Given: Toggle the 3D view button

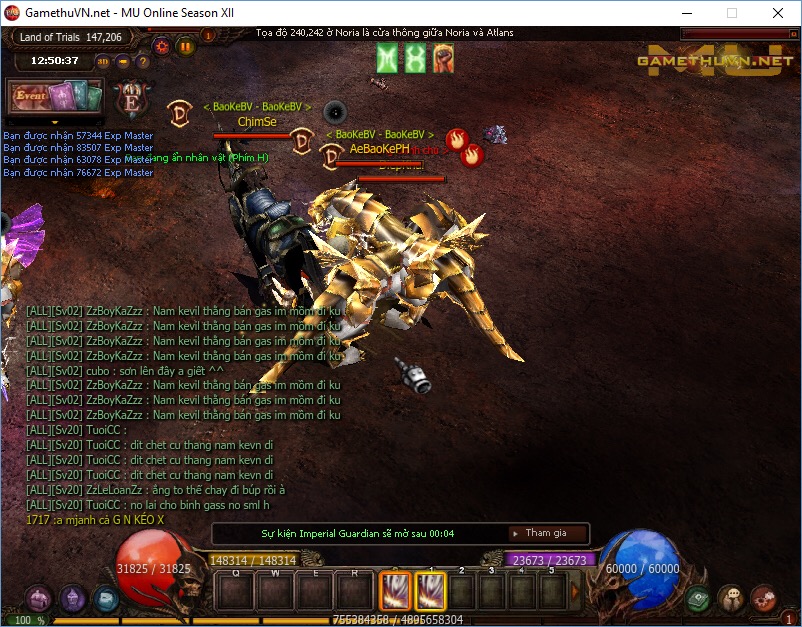Looking at the screenshot, I should 103,61.
